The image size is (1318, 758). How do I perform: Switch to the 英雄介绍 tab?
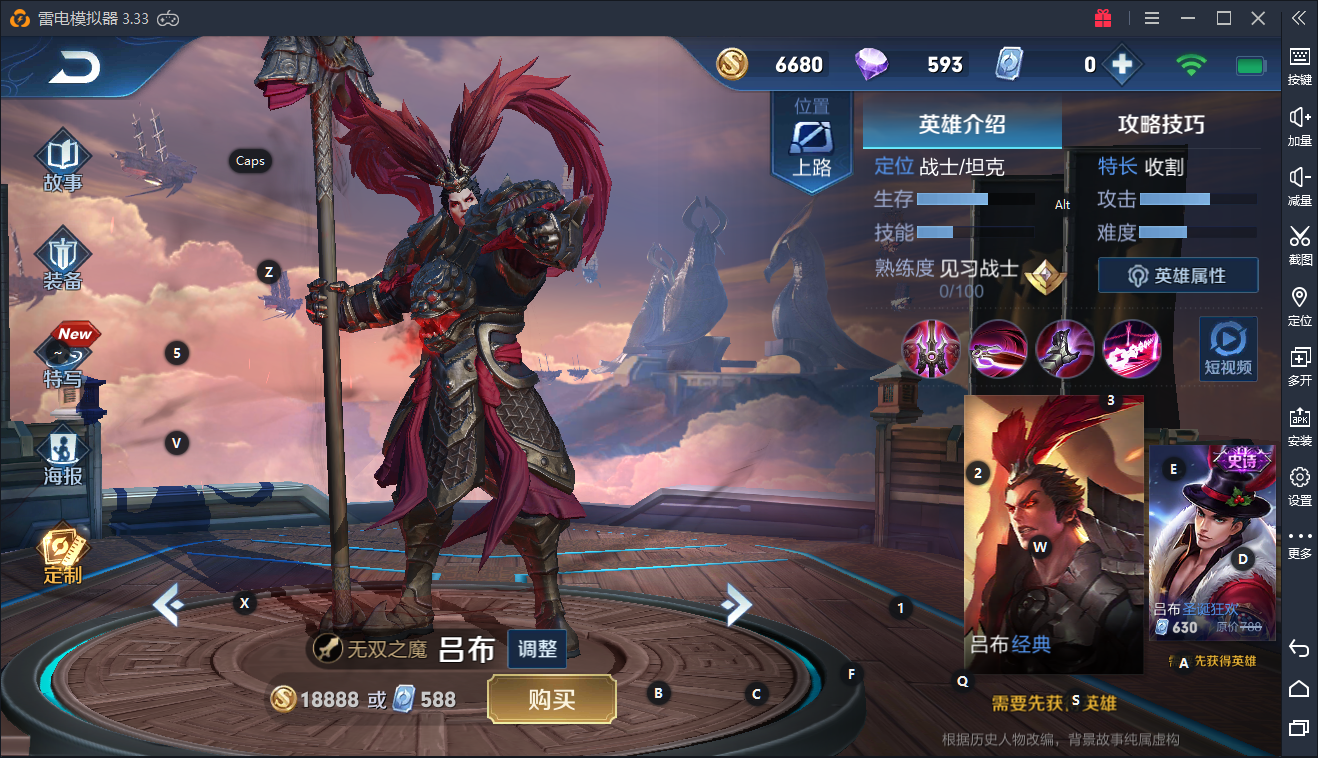point(962,124)
